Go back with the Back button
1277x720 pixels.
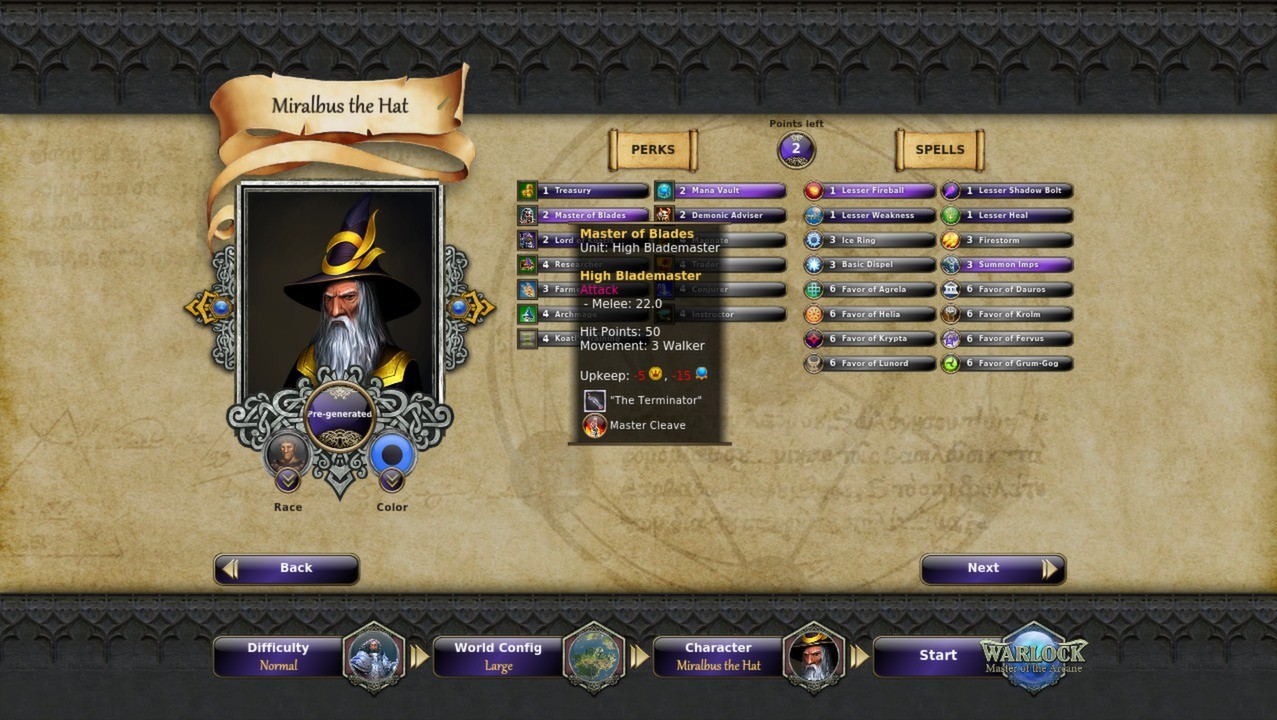(286, 568)
